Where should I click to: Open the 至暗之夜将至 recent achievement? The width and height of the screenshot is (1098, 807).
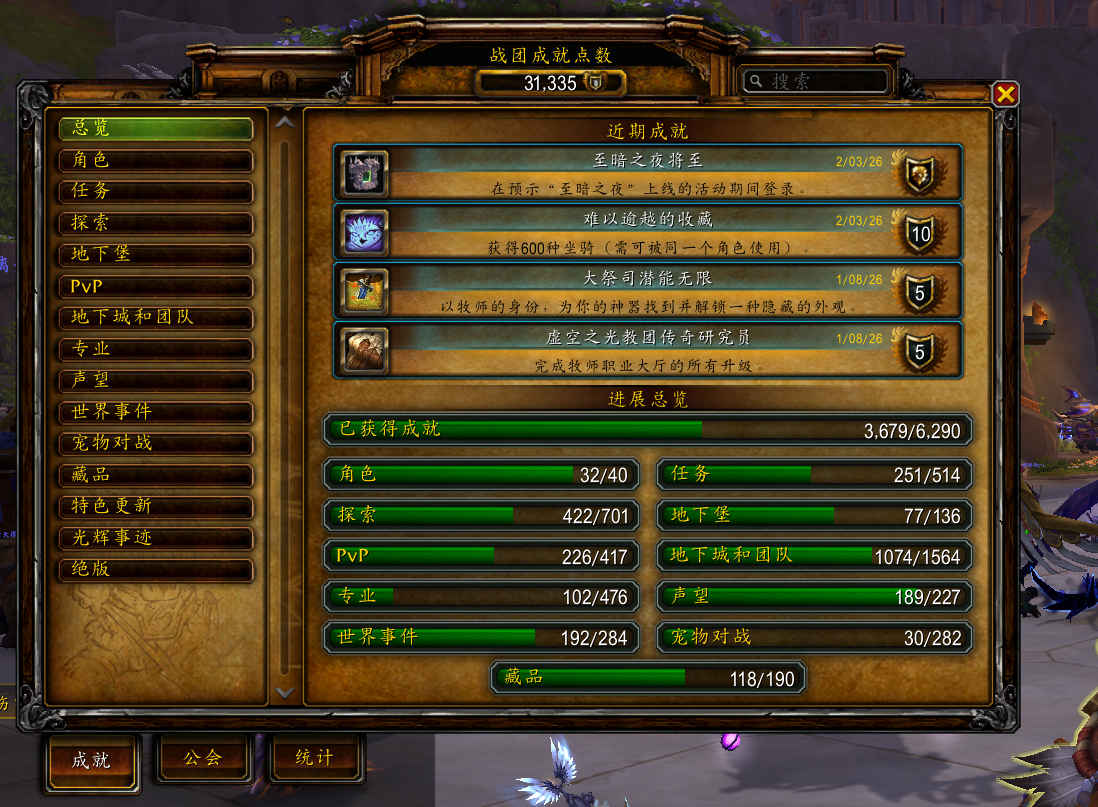(647, 173)
